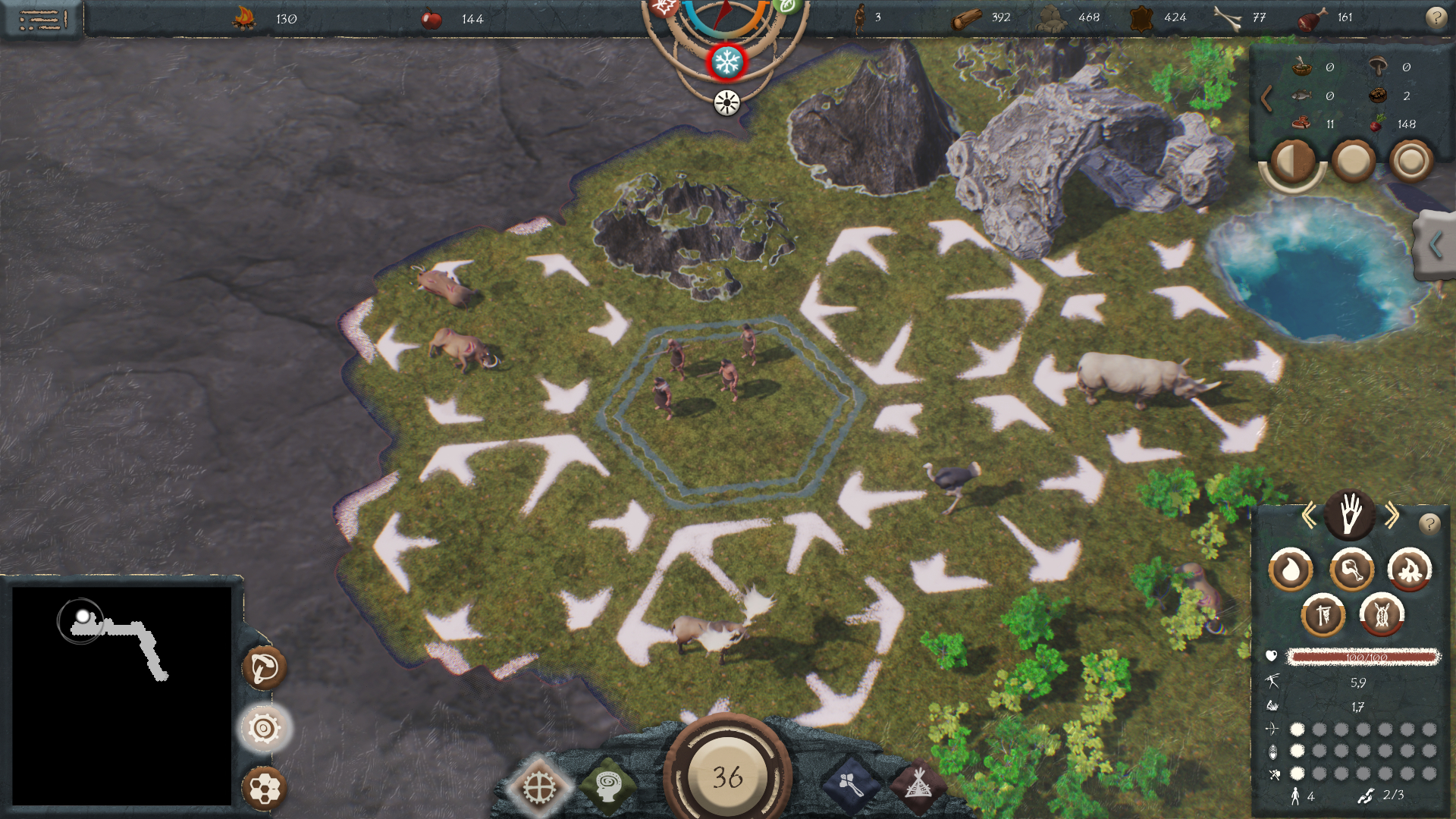Select the mushroom-shaped round button beside the minimap
Screen dimensions: 1456x819
coord(264,668)
